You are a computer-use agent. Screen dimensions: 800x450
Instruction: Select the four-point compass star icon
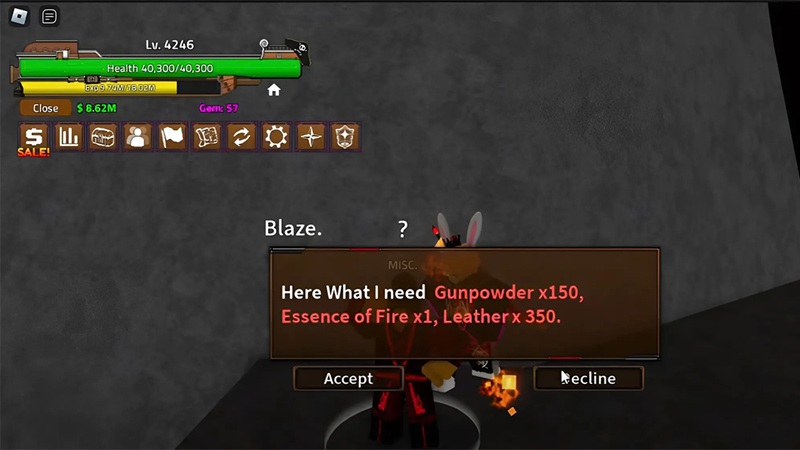click(x=311, y=137)
